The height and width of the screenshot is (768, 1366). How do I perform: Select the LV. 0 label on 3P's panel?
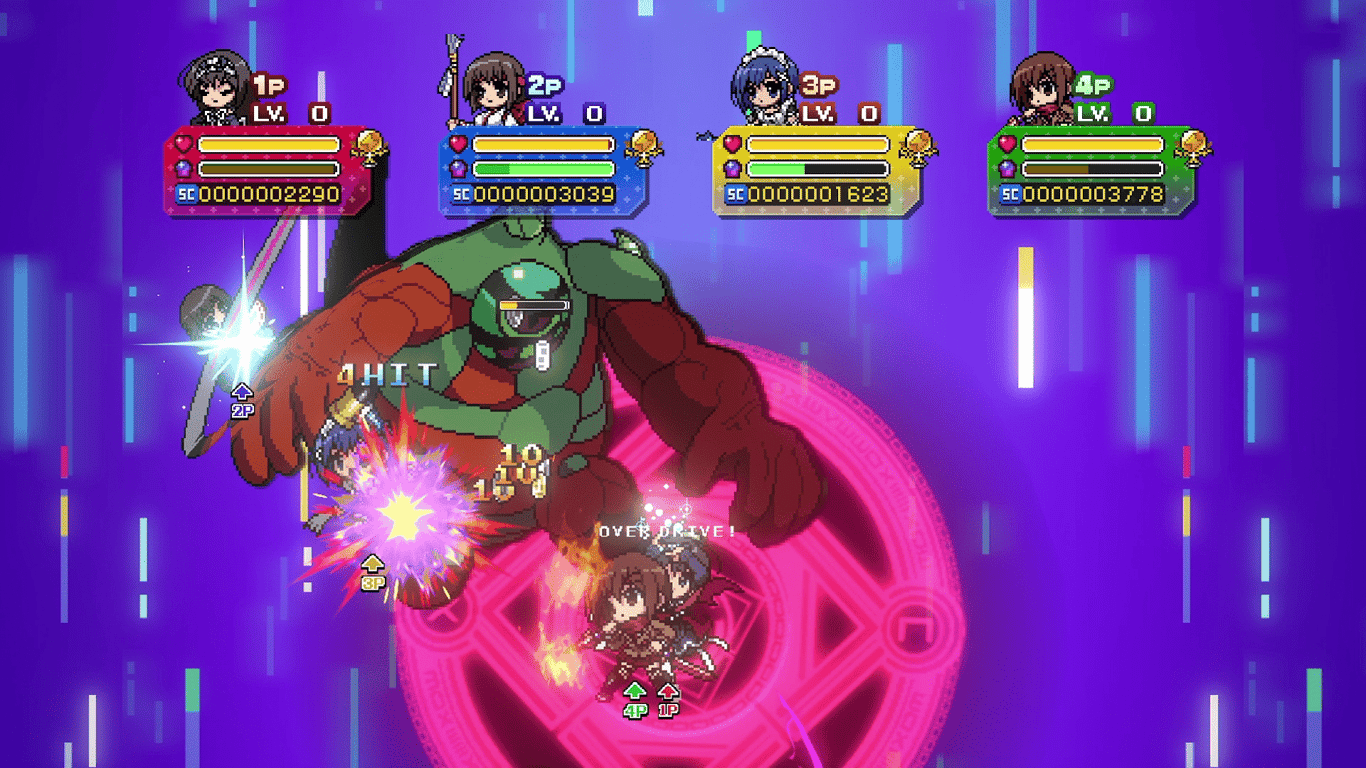point(838,114)
